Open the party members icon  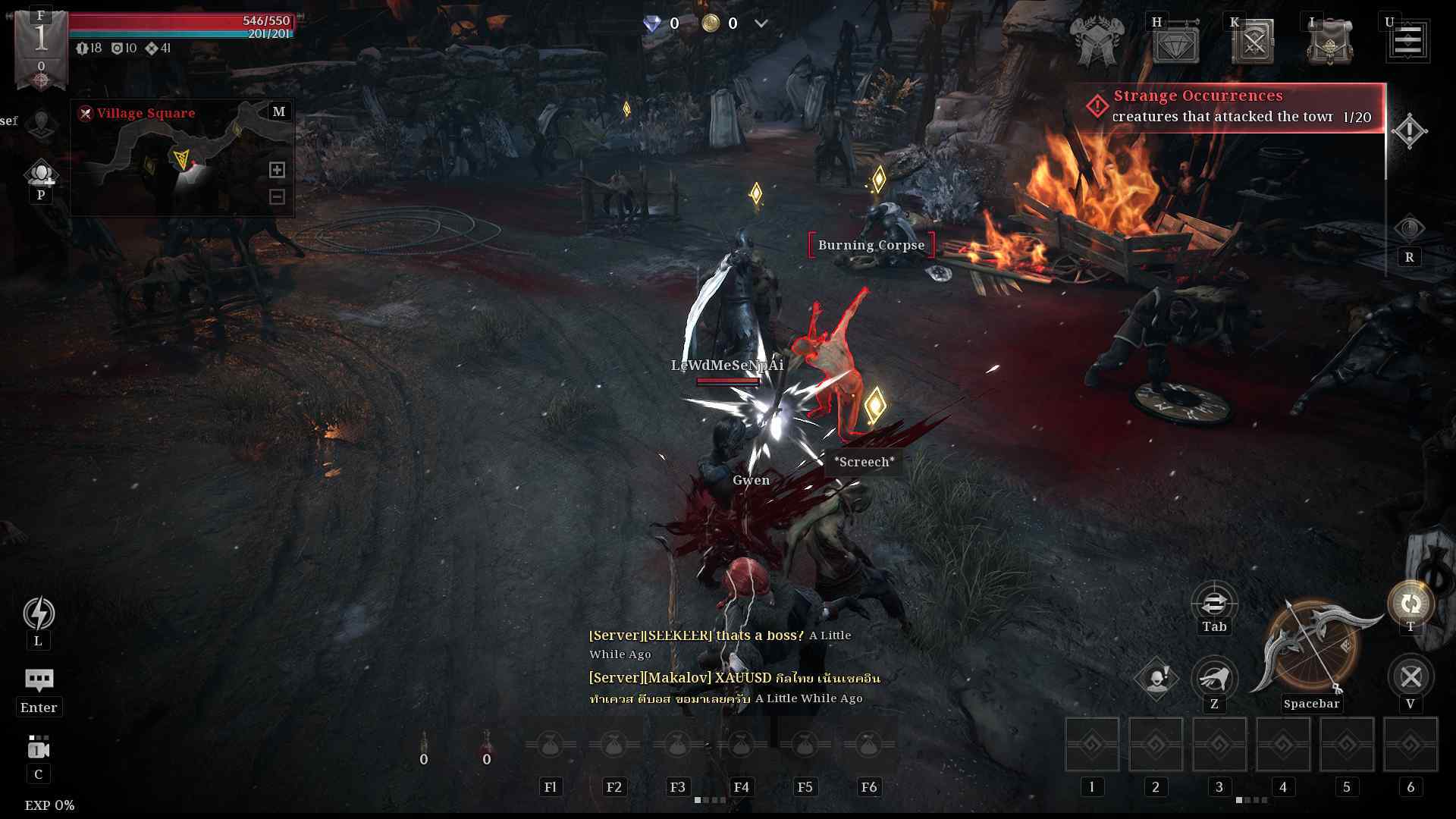pyautogui.click(x=41, y=174)
